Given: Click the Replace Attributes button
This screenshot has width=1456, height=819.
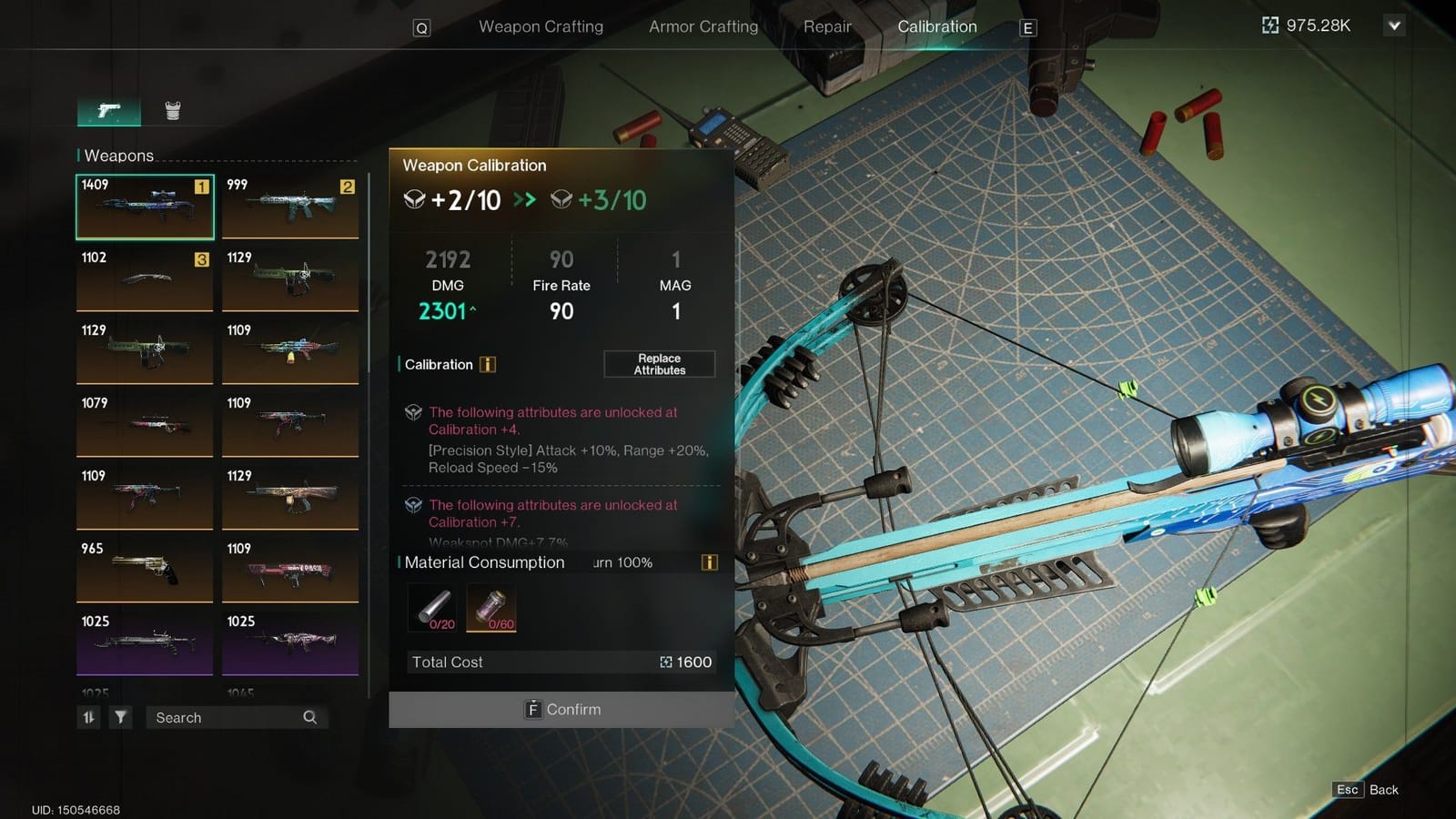Looking at the screenshot, I should click(659, 364).
